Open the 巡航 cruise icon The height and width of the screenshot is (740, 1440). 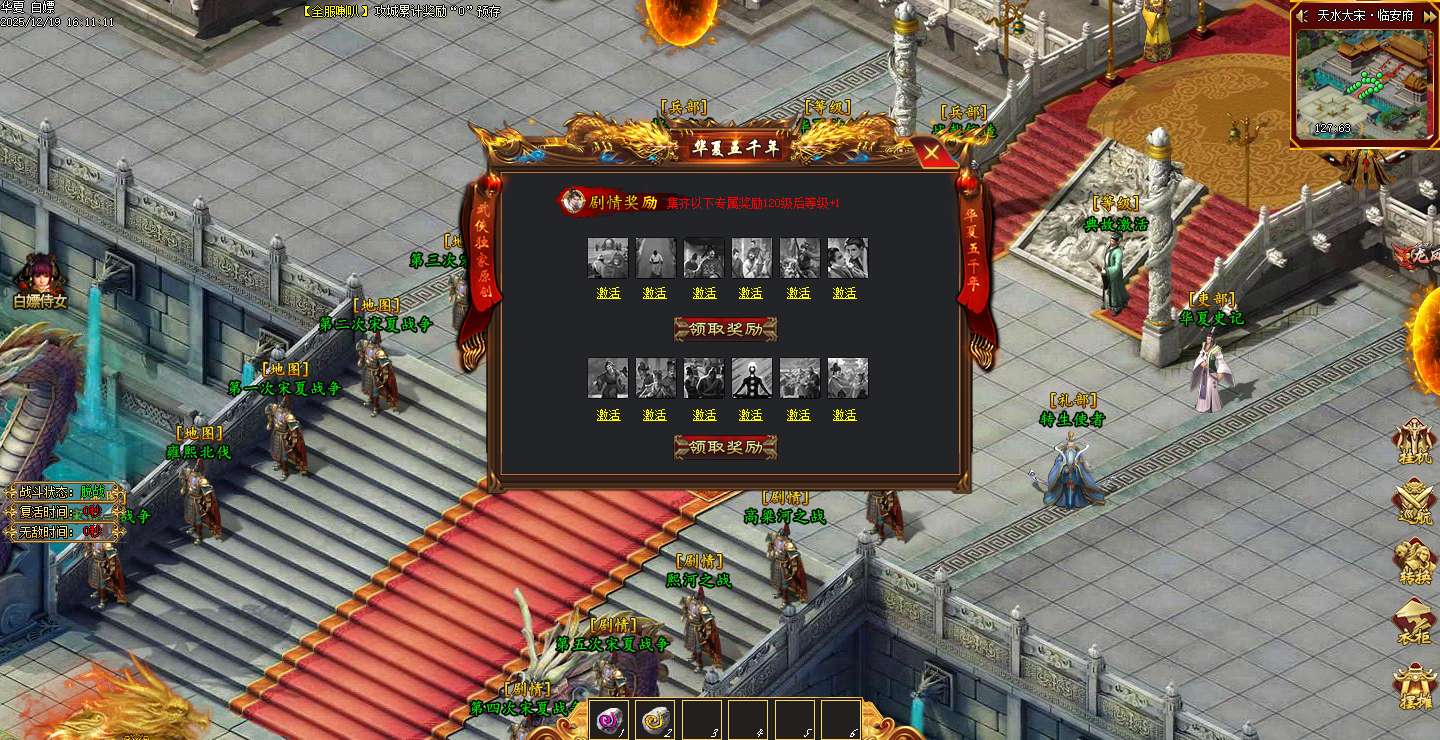pyautogui.click(x=1415, y=501)
